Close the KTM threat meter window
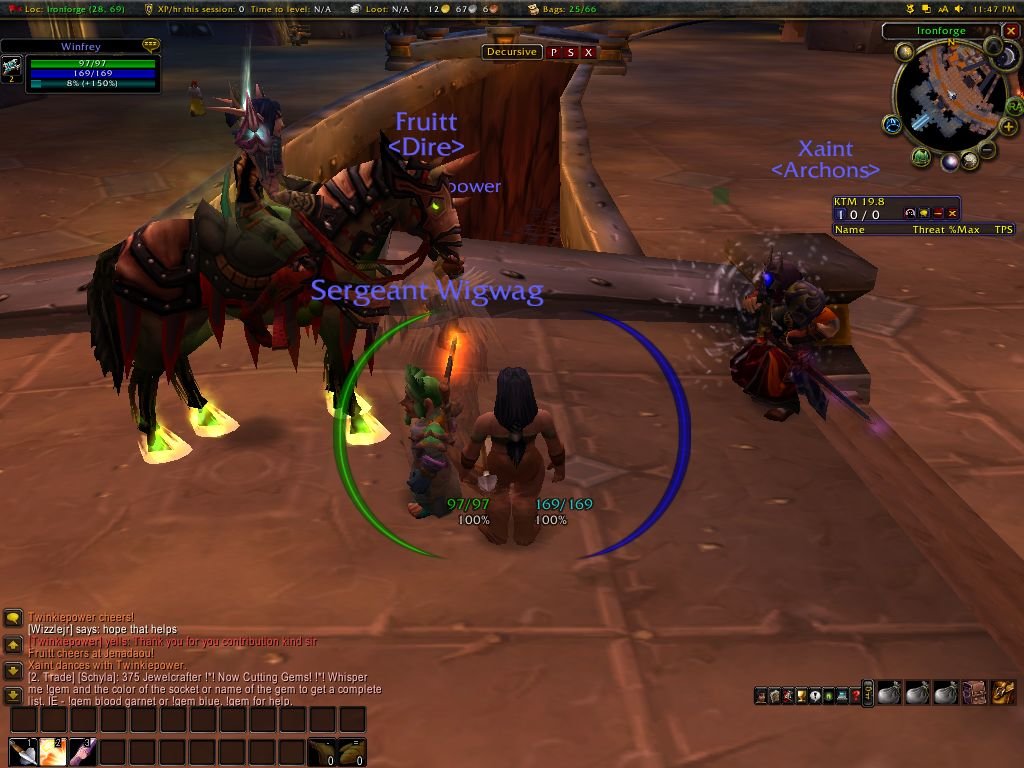Viewport: 1024px width, 768px height. [x=953, y=213]
